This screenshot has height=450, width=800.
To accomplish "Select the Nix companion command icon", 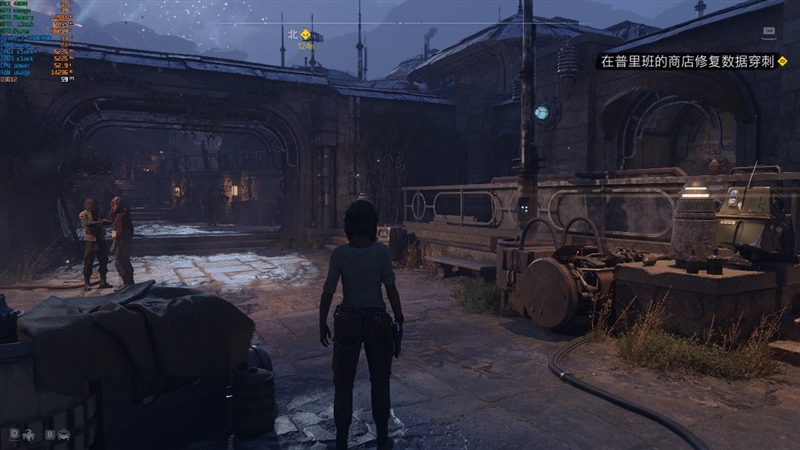I will coord(29,435).
